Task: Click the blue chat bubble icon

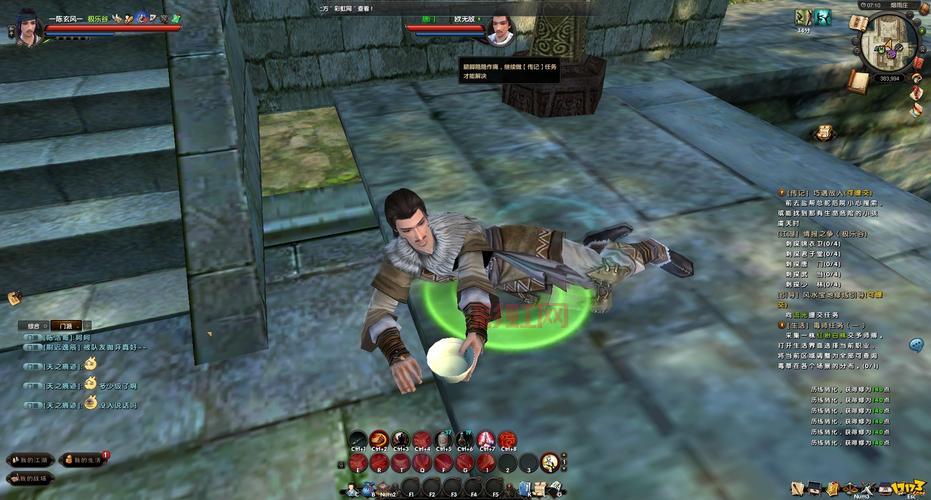Action: coord(916,345)
